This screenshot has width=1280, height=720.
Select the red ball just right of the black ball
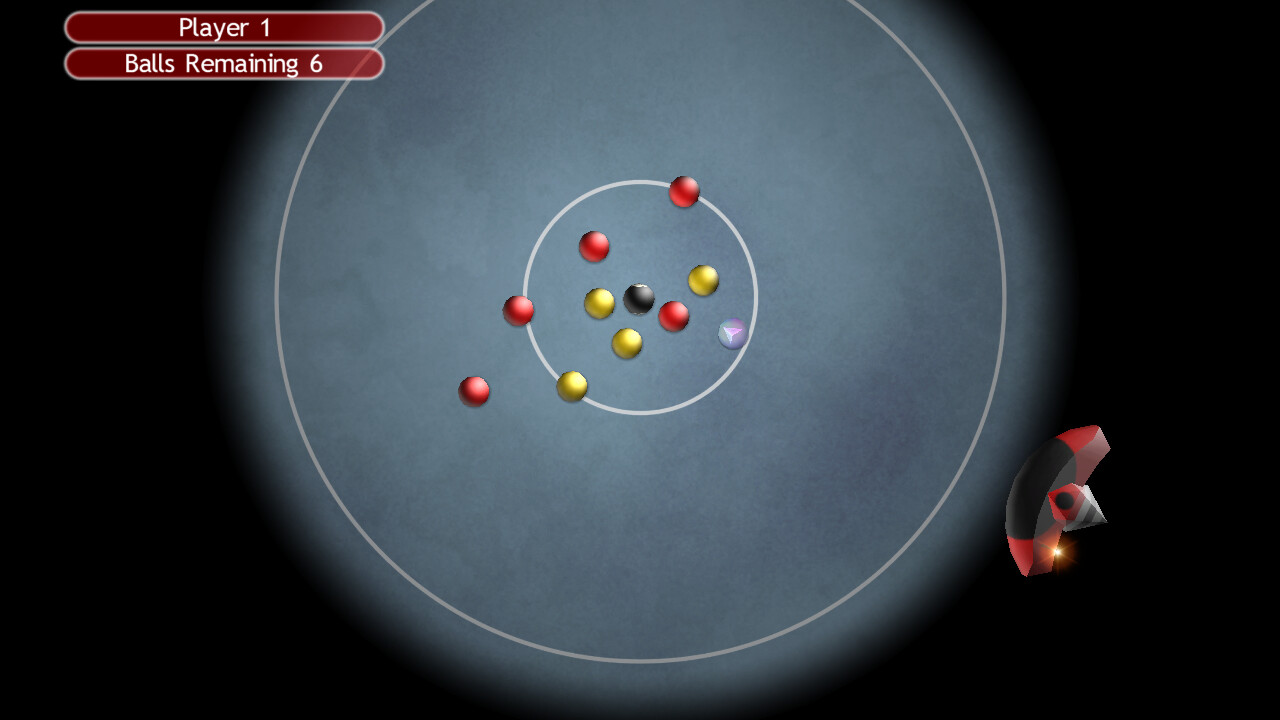(673, 317)
